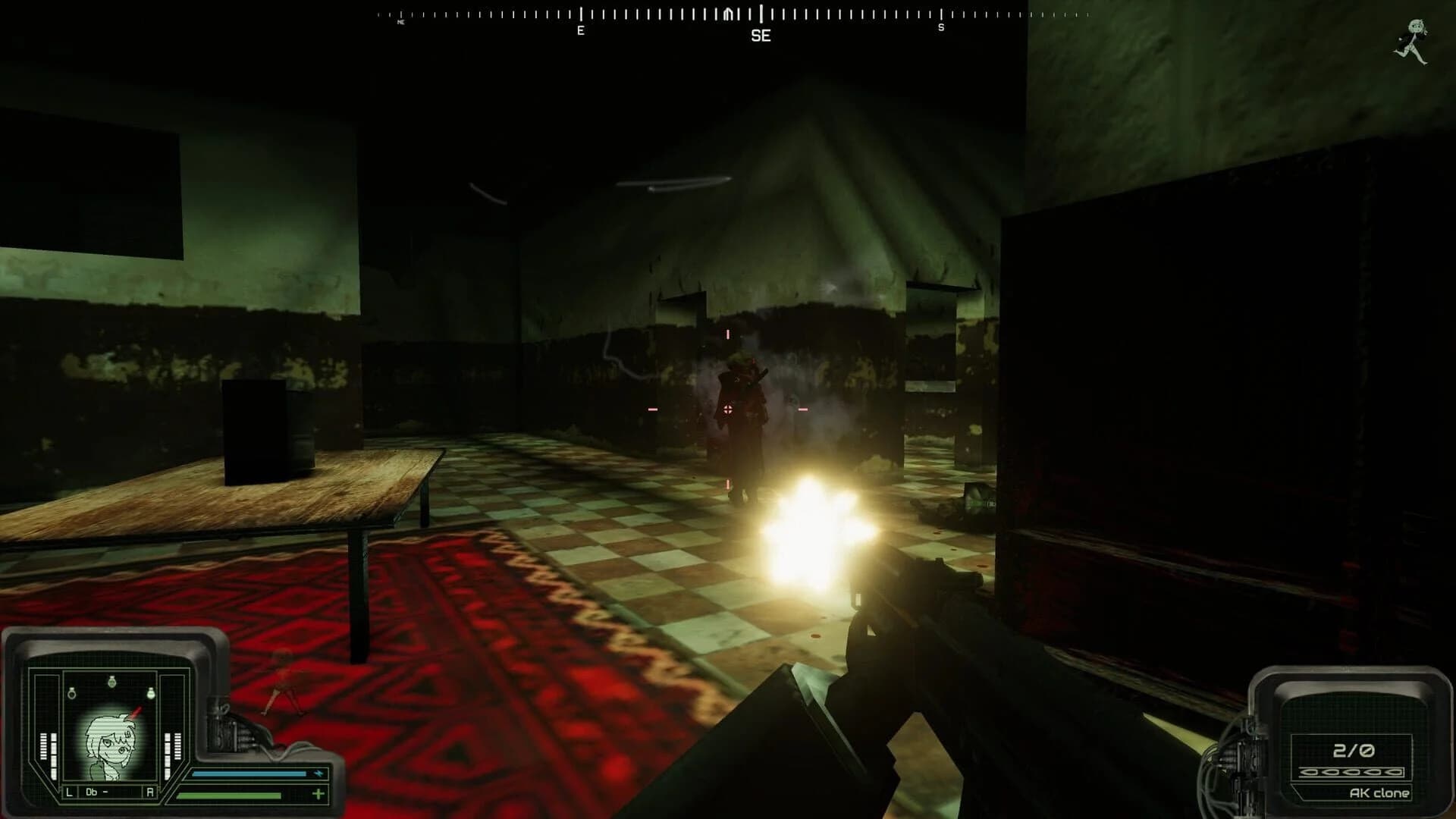Click the leftmost grenade bulb icon

[71, 692]
